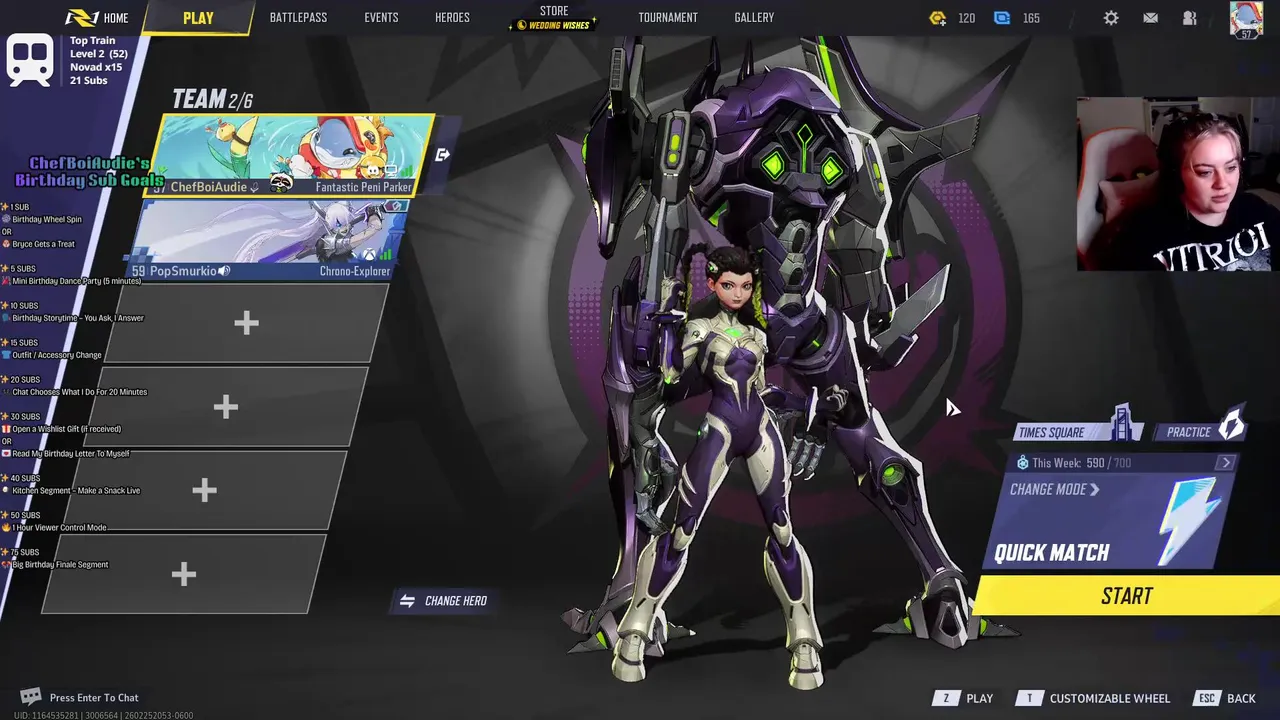The height and width of the screenshot is (720, 1280).
Task: Leave the team with the exit icon
Action: point(443,155)
